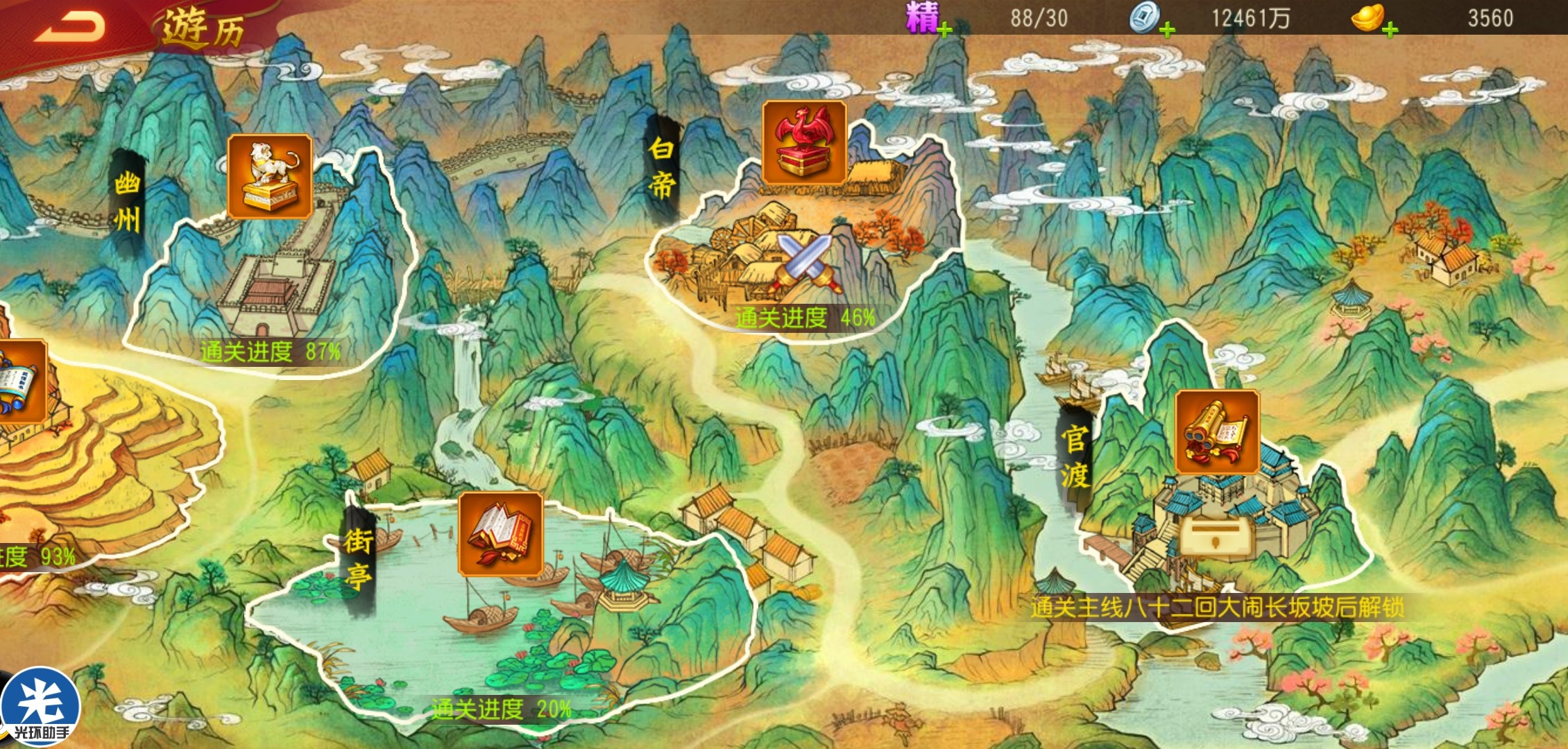Open the partially visible blue scroll stage icon
The image size is (1568, 749).
tap(21, 381)
